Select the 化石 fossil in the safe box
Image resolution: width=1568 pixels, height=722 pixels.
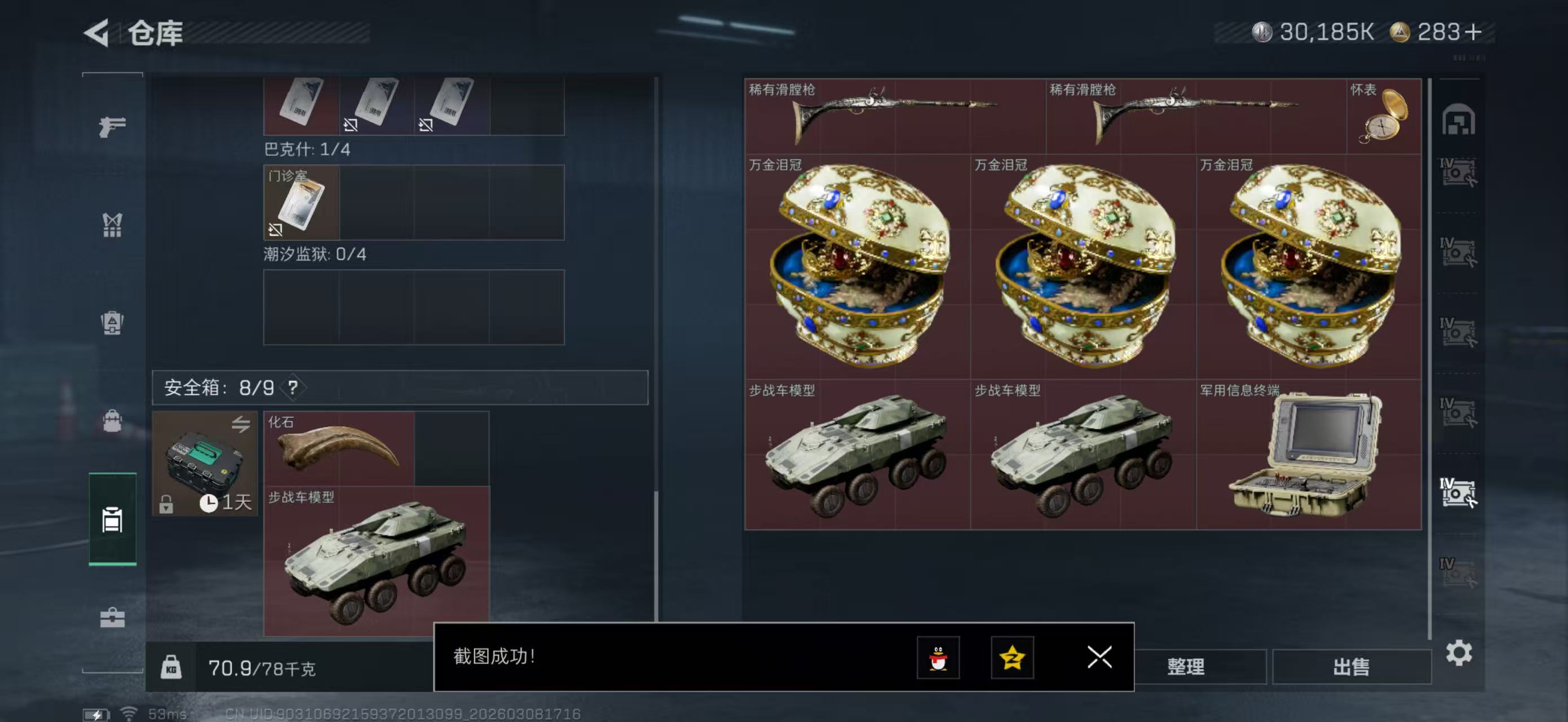click(339, 448)
